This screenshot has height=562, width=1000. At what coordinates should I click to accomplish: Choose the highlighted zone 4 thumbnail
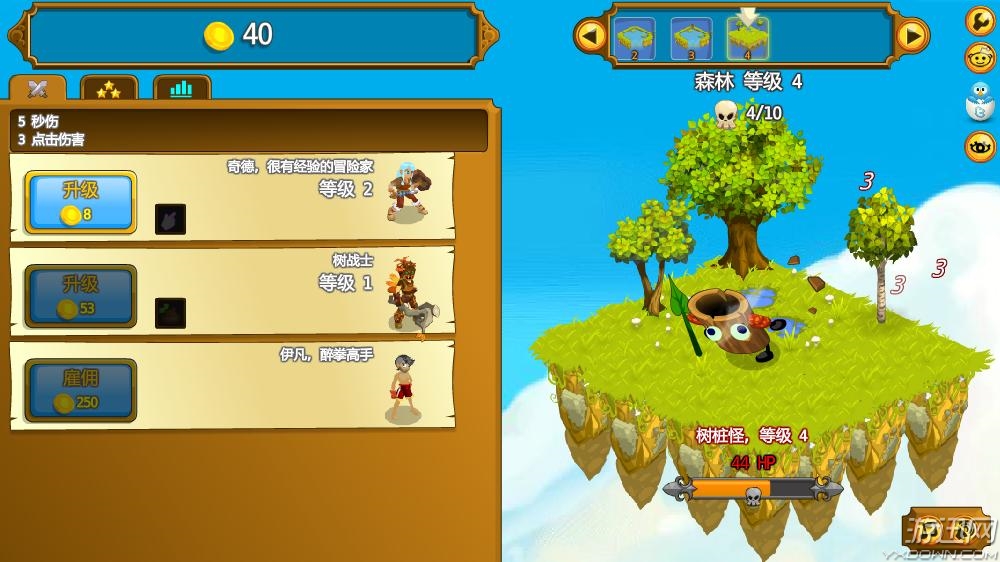[x=748, y=39]
